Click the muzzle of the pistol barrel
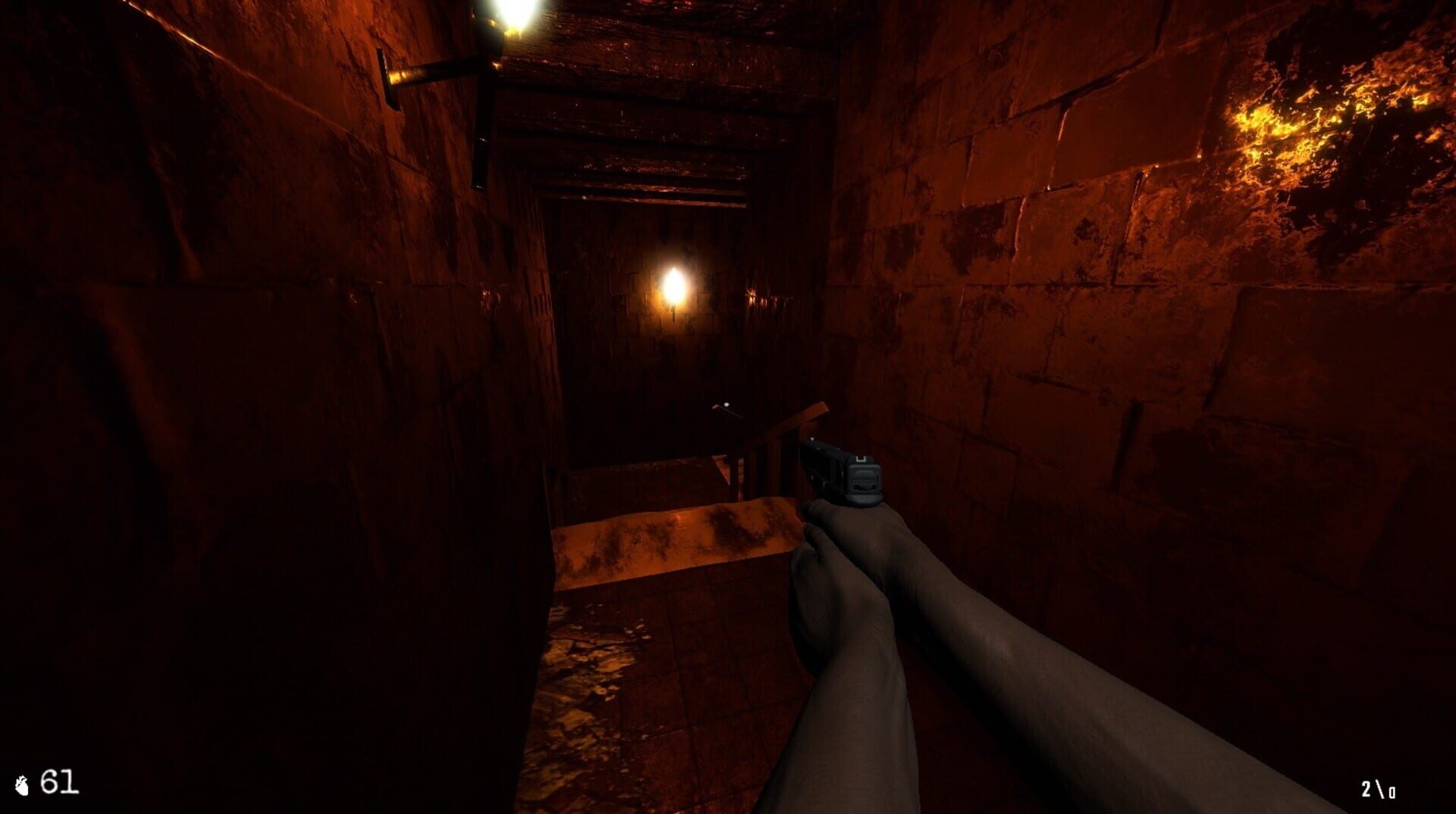Image resolution: width=1456 pixels, height=814 pixels. point(806,441)
